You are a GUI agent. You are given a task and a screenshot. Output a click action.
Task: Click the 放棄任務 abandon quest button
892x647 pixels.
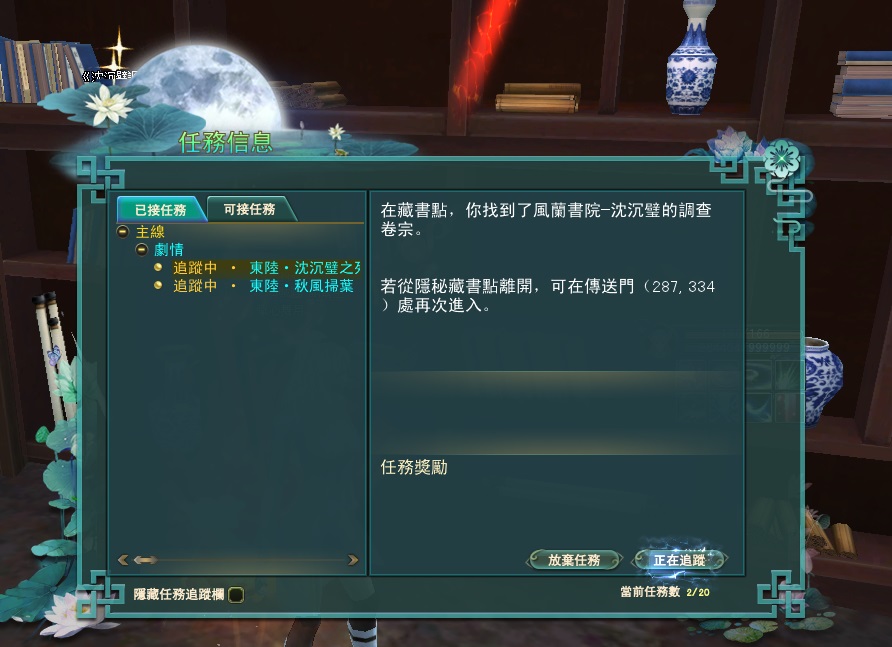tap(574, 560)
